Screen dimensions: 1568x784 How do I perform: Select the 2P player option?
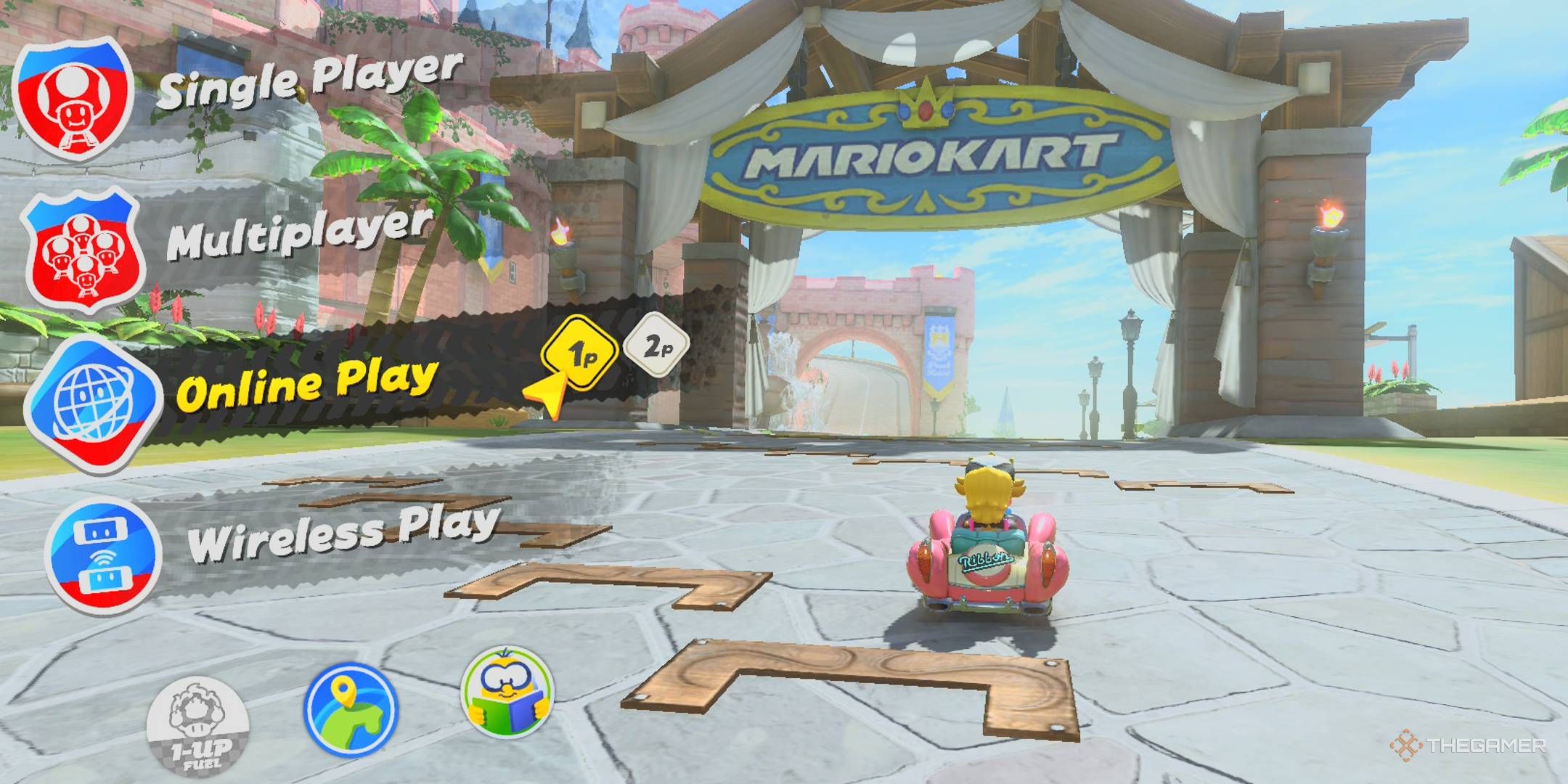coord(657,347)
